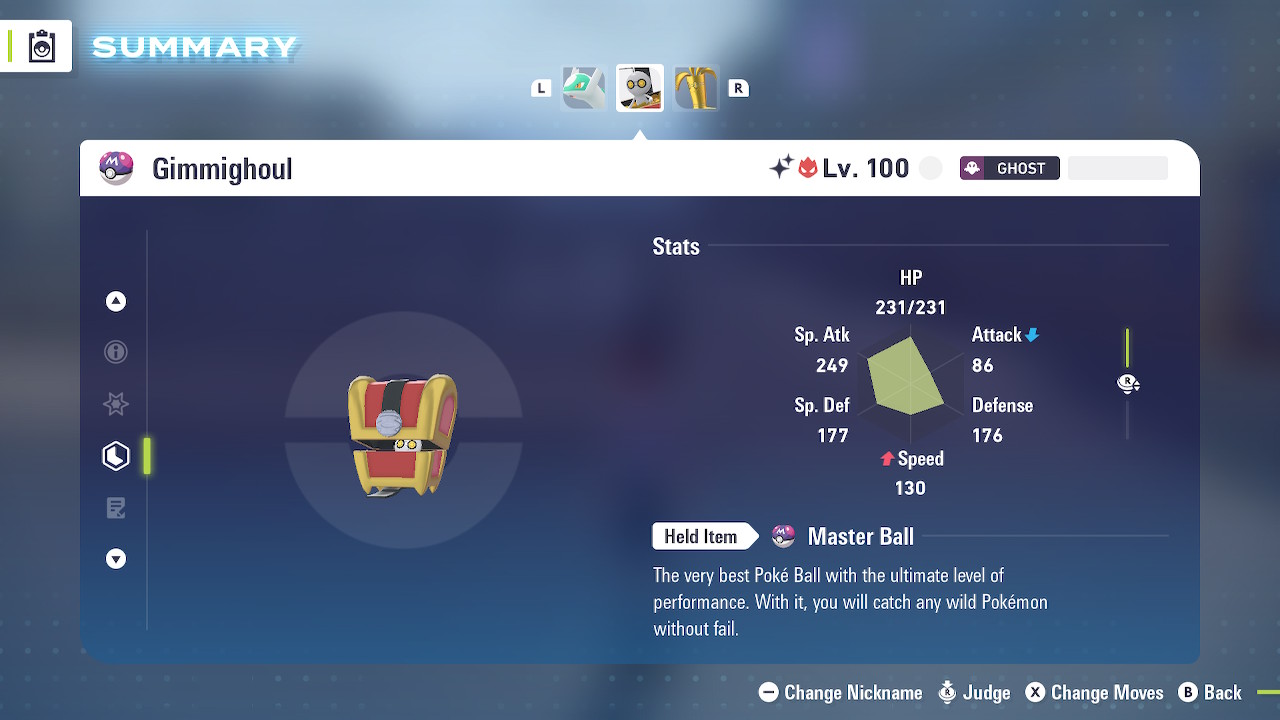This screenshot has height=720, width=1280.
Task: Click the hexagonal stats icon in sidebar
Action: tap(115, 456)
